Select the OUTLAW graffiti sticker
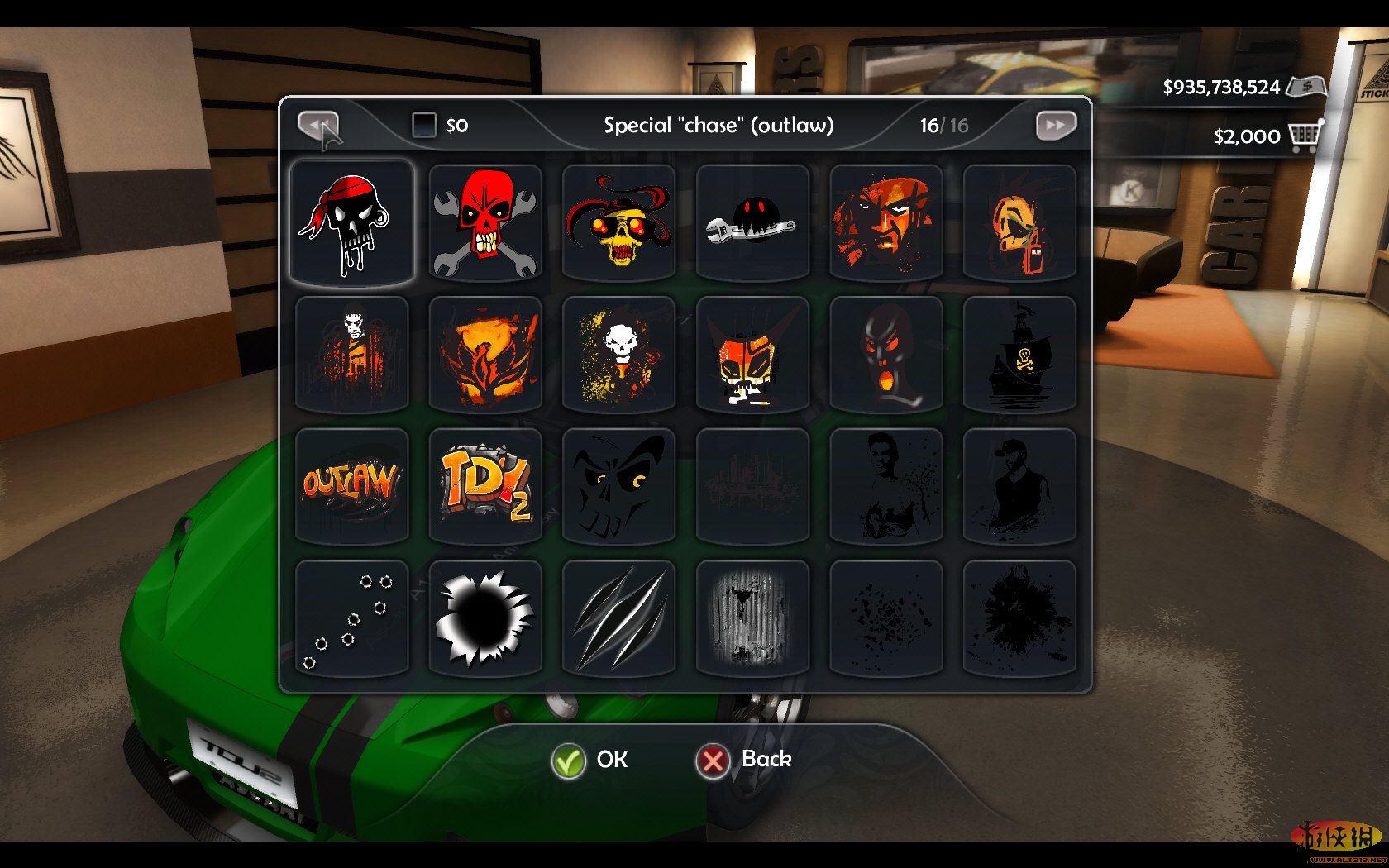Image resolution: width=1389 pixels, height=868 pixels. [351, 486]
